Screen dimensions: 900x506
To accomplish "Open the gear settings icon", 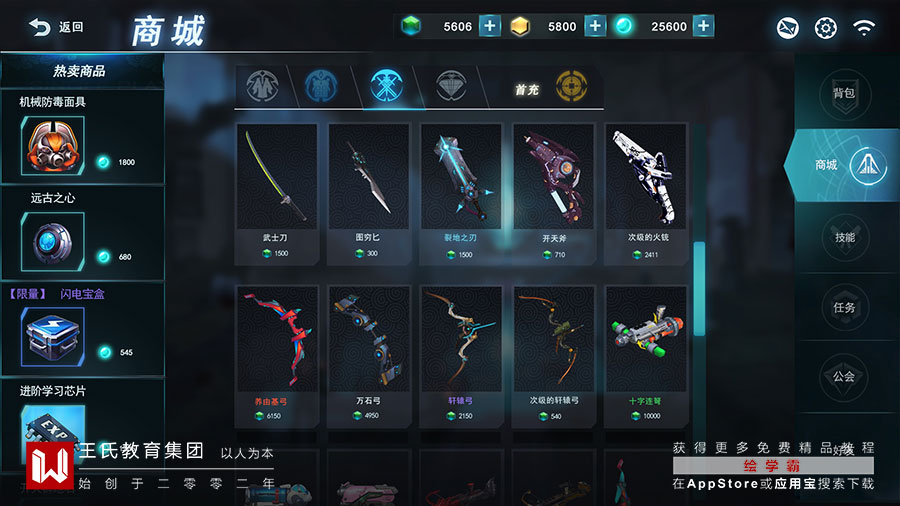I will click(x=825, y=28).
